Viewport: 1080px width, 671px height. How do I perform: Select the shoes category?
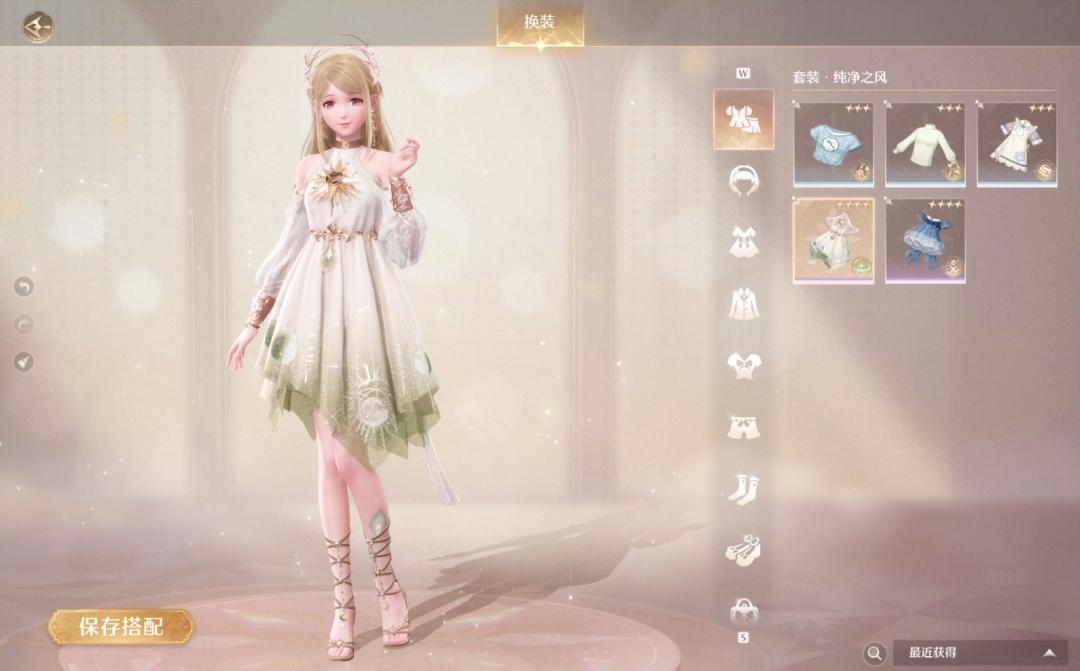743,549
